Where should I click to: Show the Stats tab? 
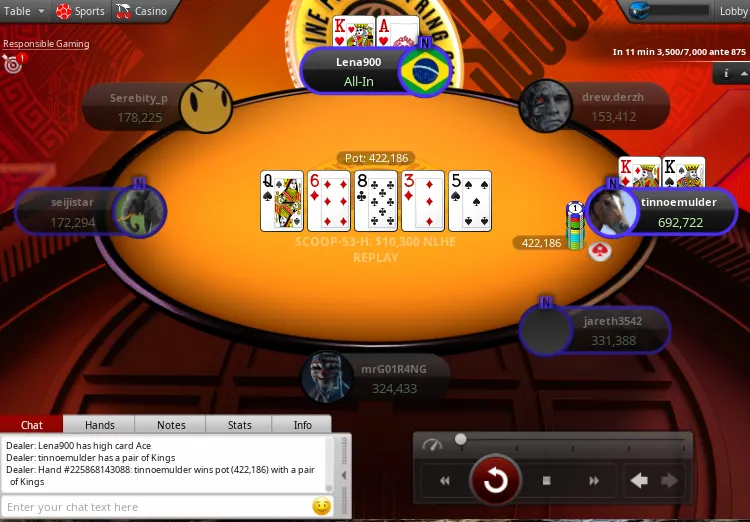[x=240, y=425]
